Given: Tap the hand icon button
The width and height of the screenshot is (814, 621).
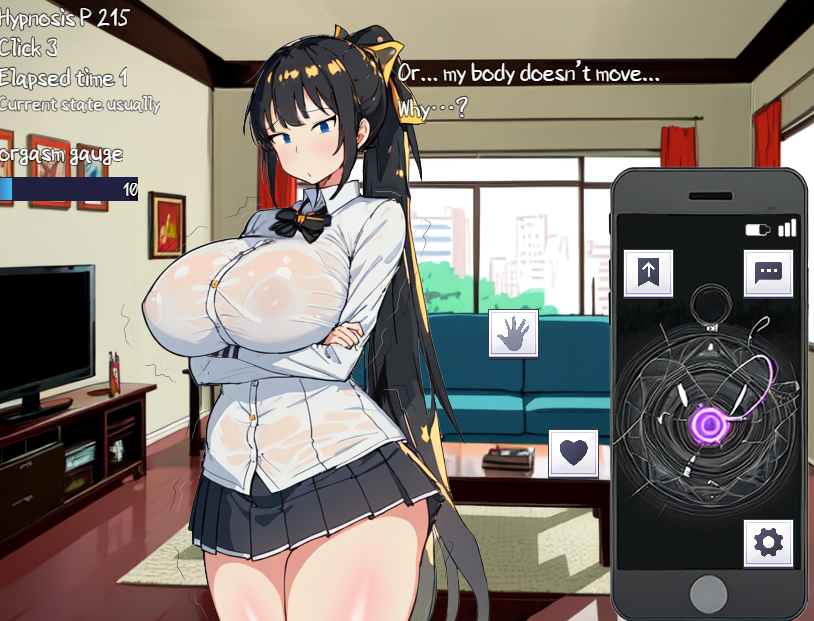Looking at the screenshot, I should click(513, 333).
